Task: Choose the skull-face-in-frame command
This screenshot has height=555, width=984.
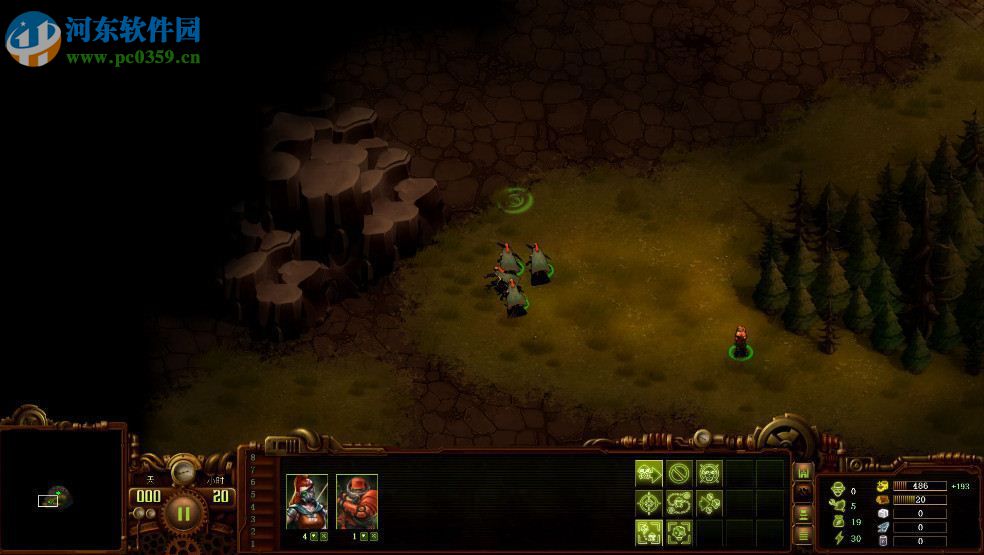Action: tap(709, 473)
